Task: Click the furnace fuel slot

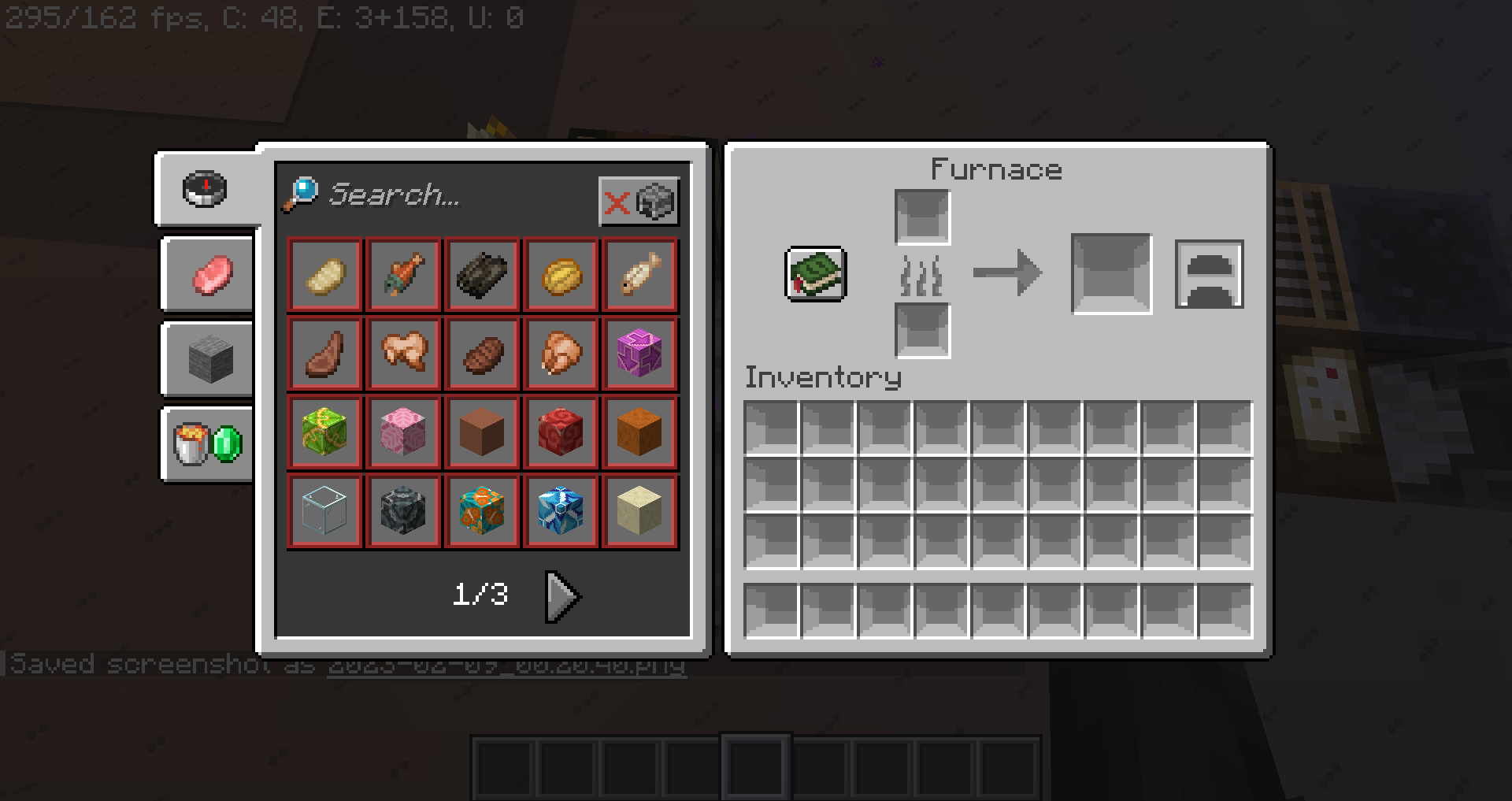Action: (x=922, y=331)
